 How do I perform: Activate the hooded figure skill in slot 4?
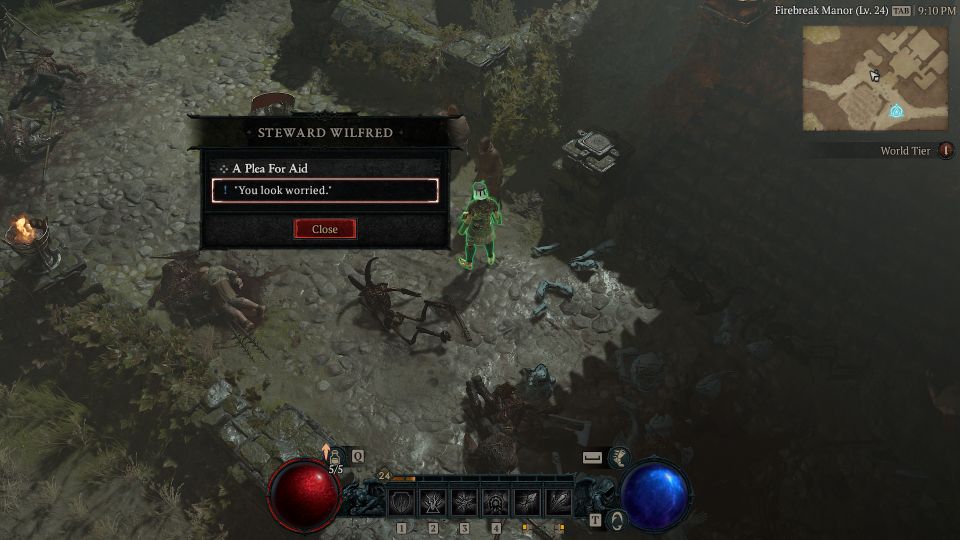pyautogui.click(x=495, y=502)
